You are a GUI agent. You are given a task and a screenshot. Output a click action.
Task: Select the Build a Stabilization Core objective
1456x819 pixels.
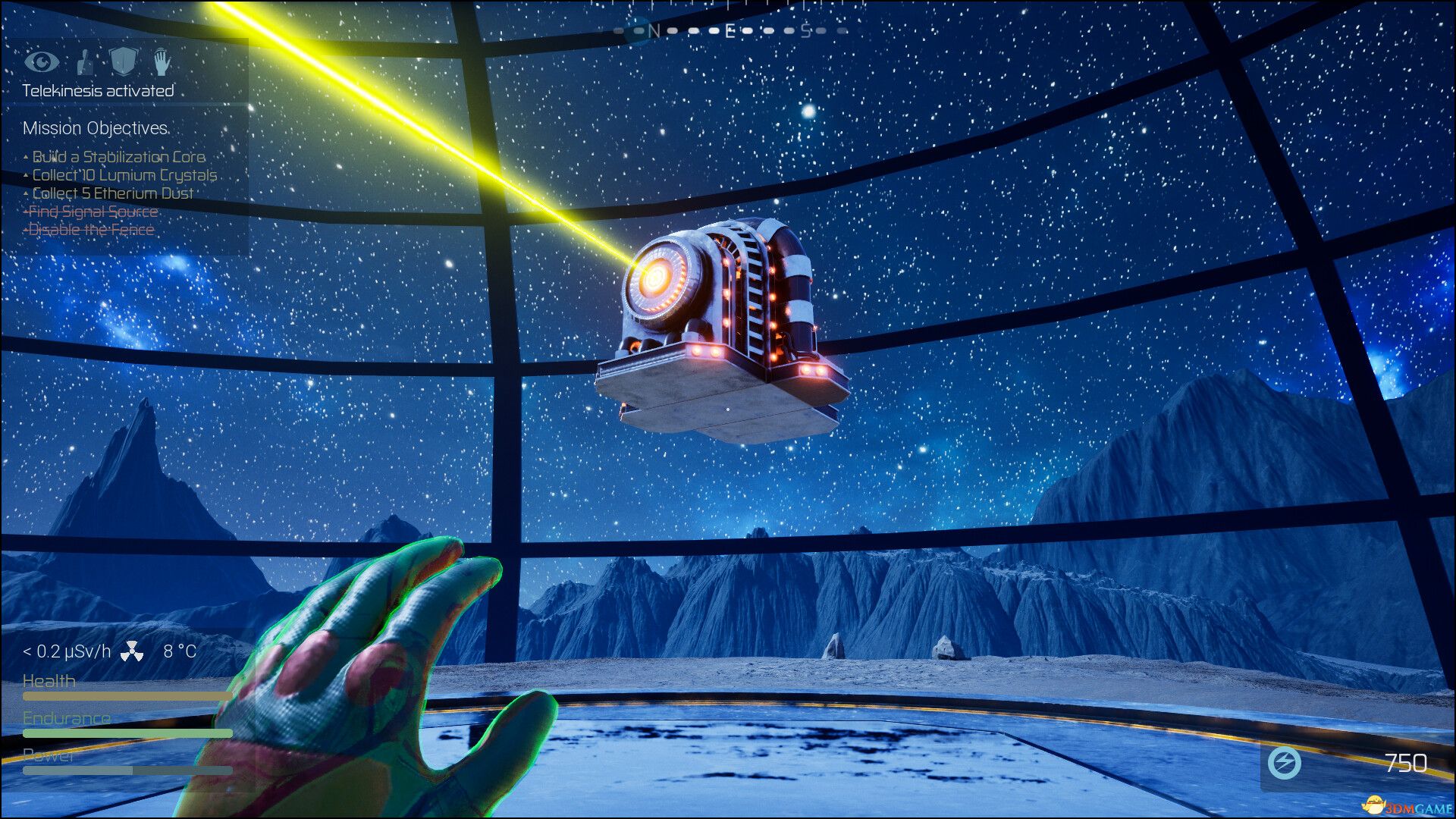118,157
